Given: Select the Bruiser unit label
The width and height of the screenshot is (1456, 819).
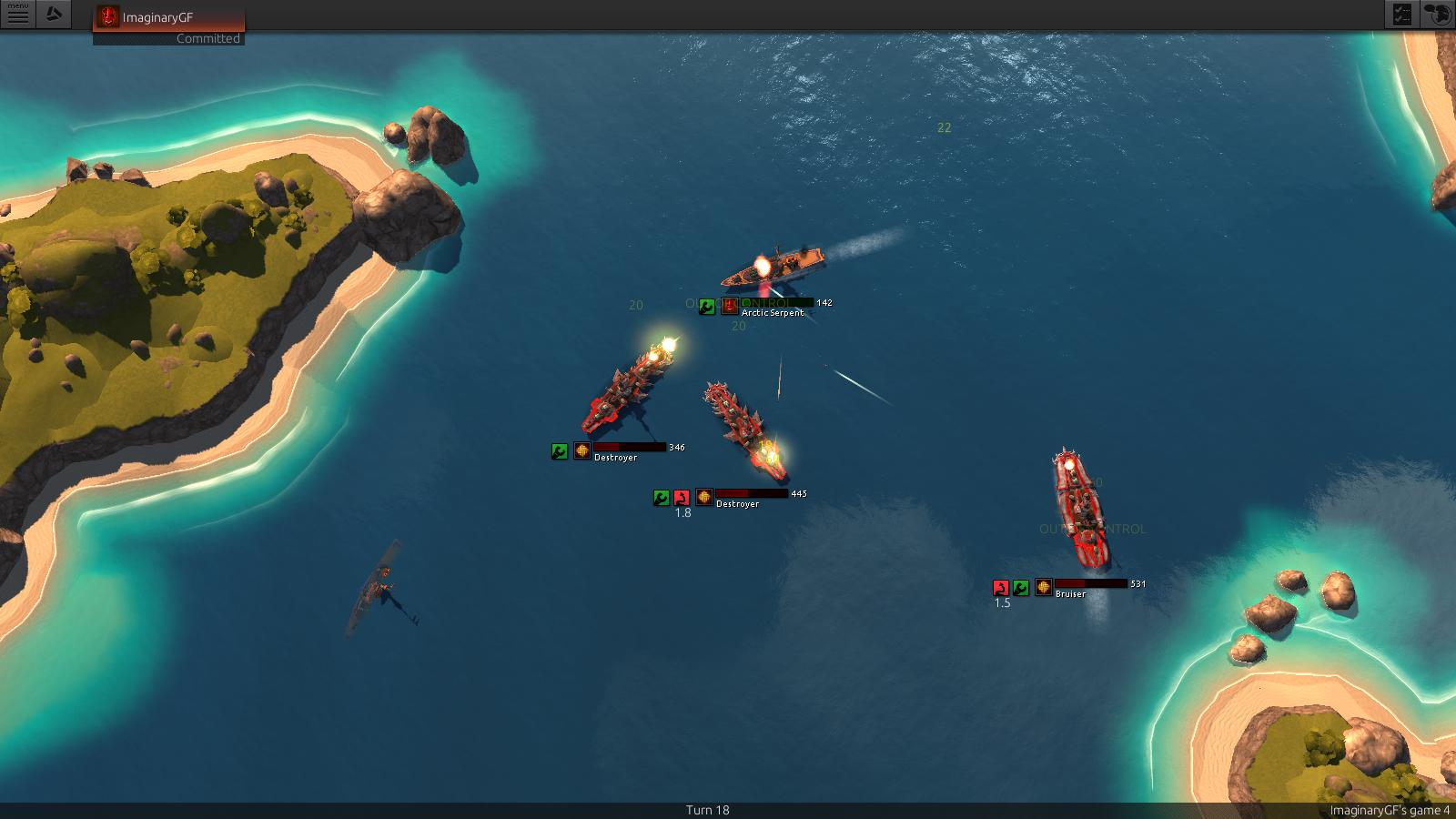Looking at the screenshot, I should pyautogui.click(x=1070, y=594).
